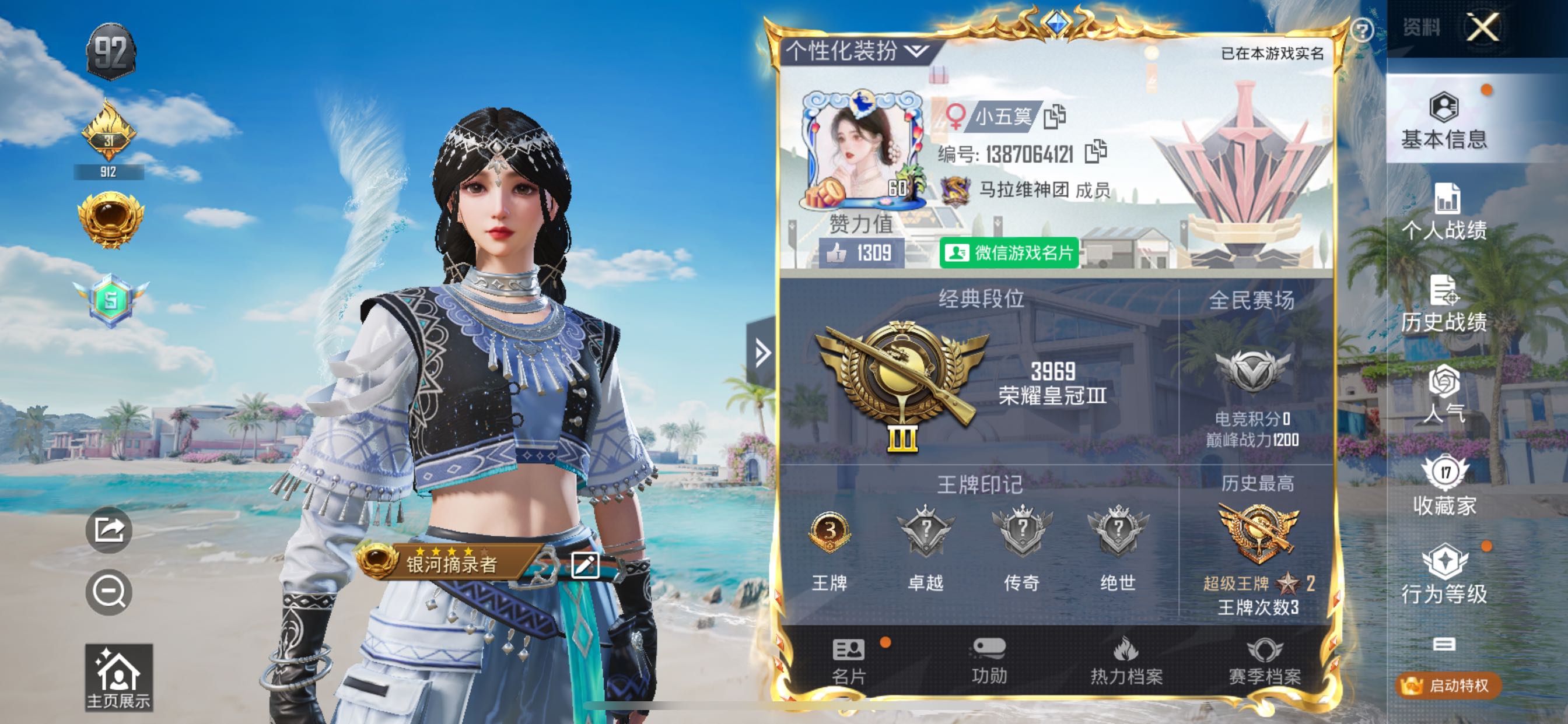Screen dimensions: 1568x724
Task: Close the profile screen with the X
Action: pos(1482,27)
